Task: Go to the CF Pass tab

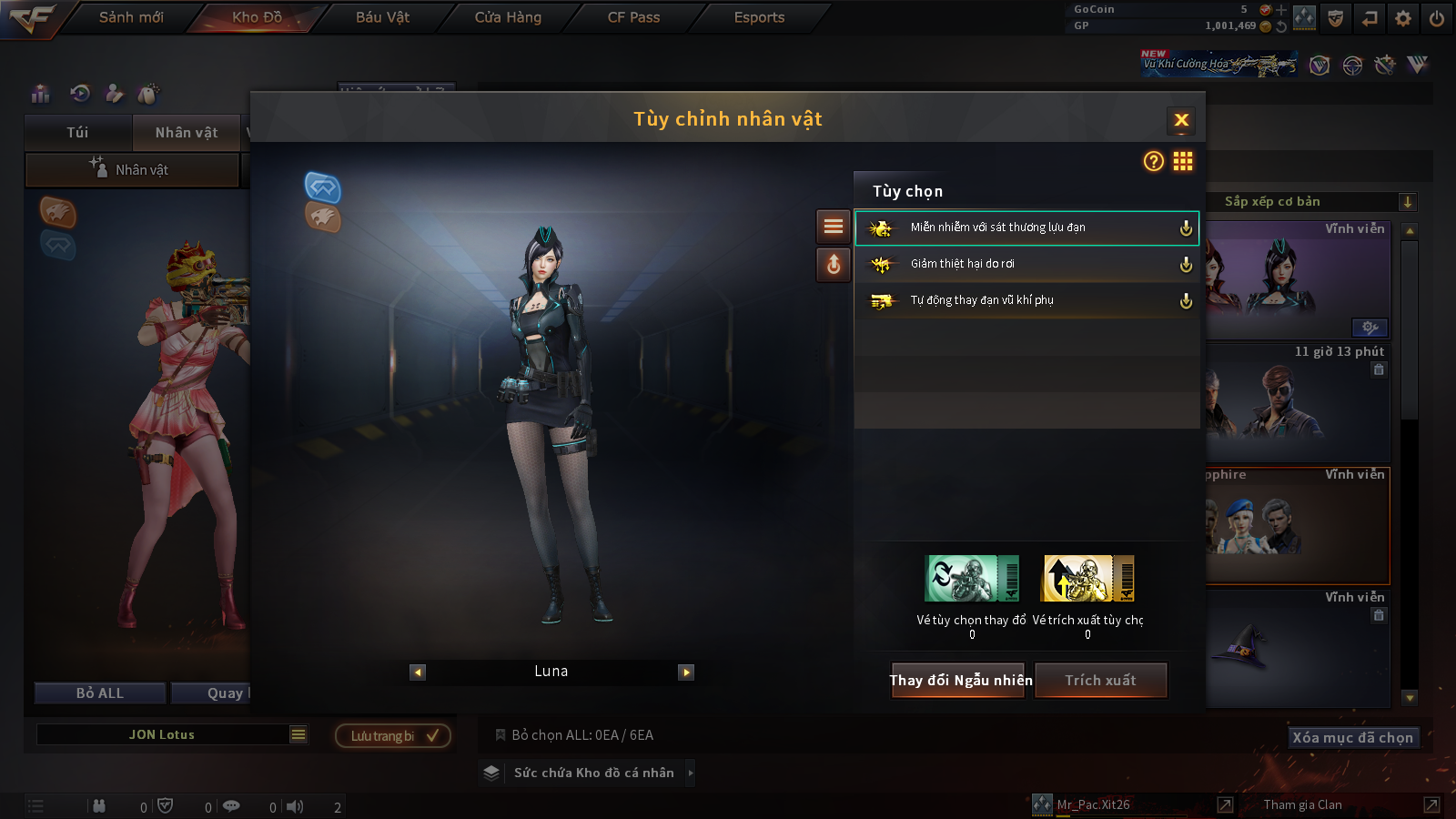Action: [x=633, y=17]
